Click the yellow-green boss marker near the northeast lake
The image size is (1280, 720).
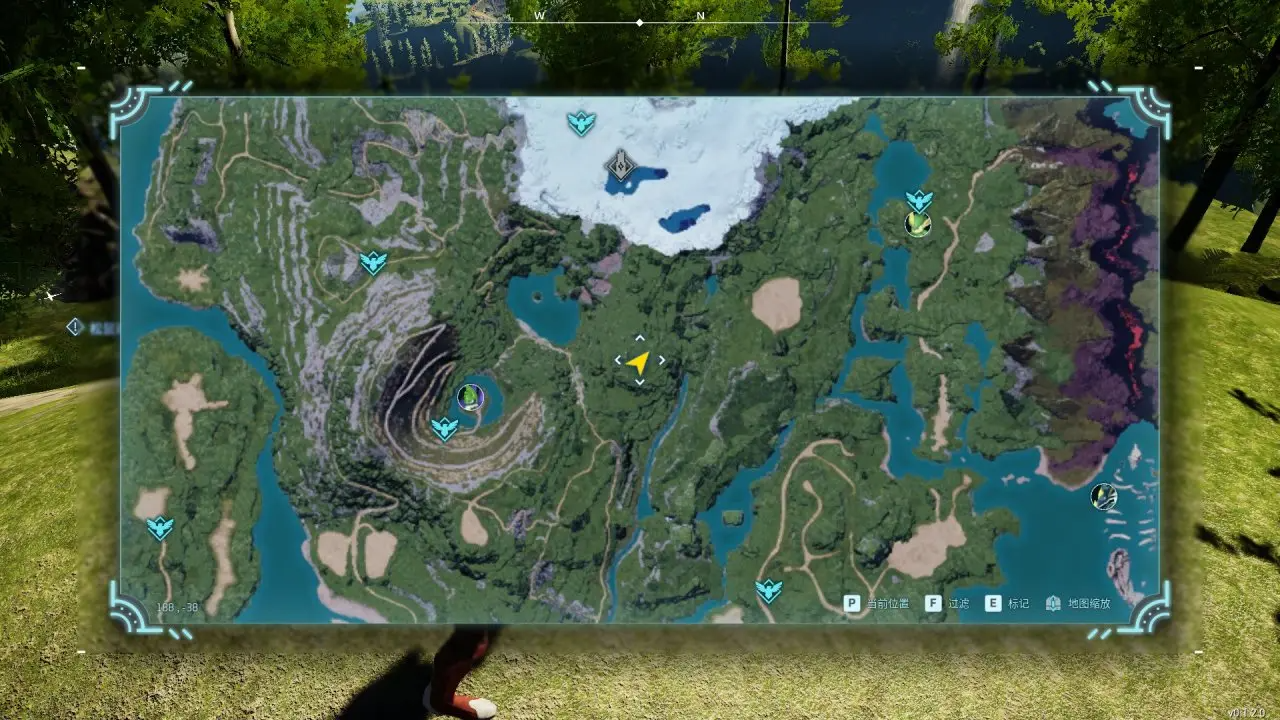point(917,224)
